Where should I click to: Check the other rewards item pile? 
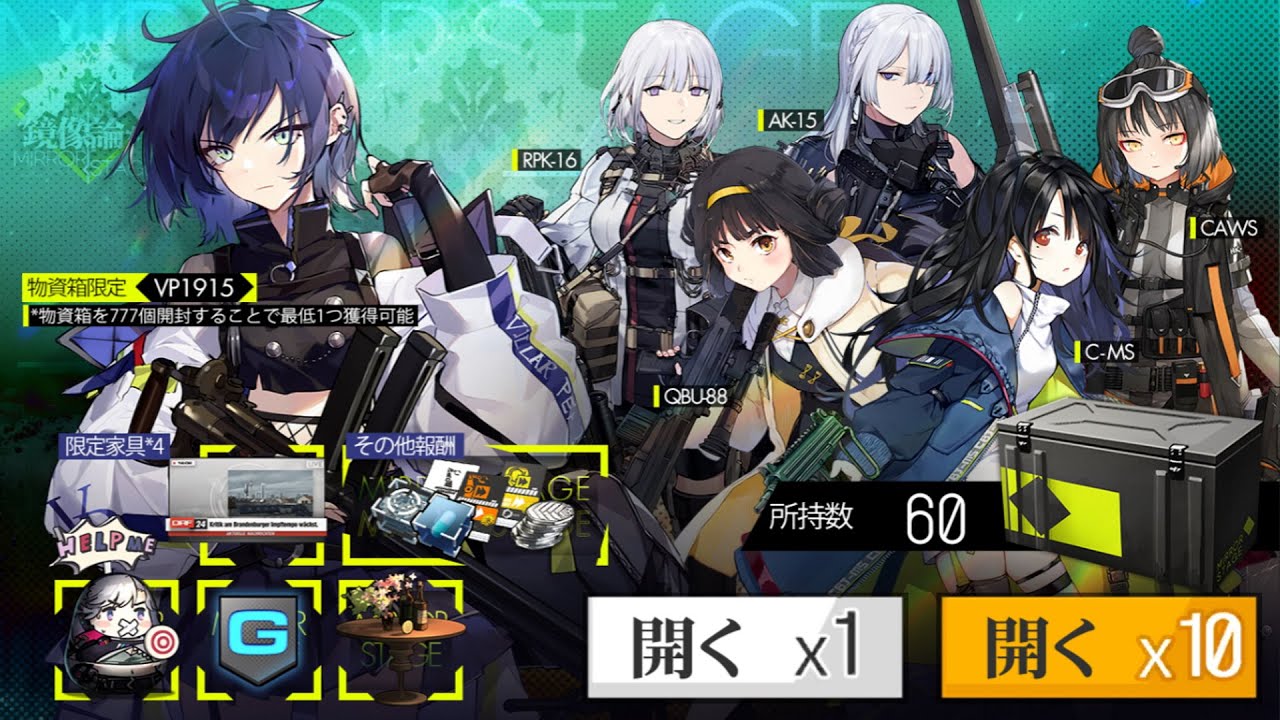pos(475,500)
